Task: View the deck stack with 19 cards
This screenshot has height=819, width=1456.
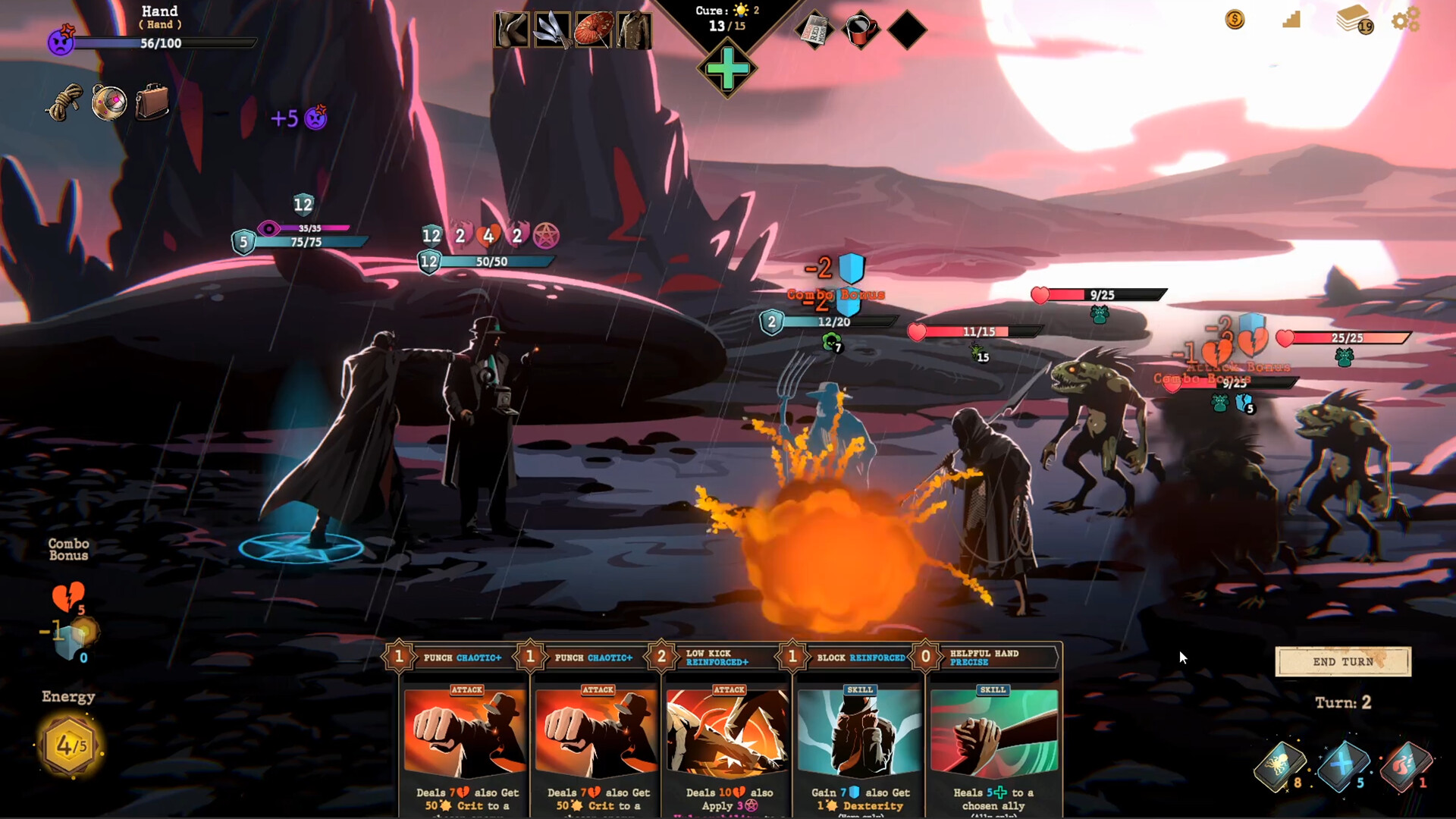Action: coord(1354,19)
